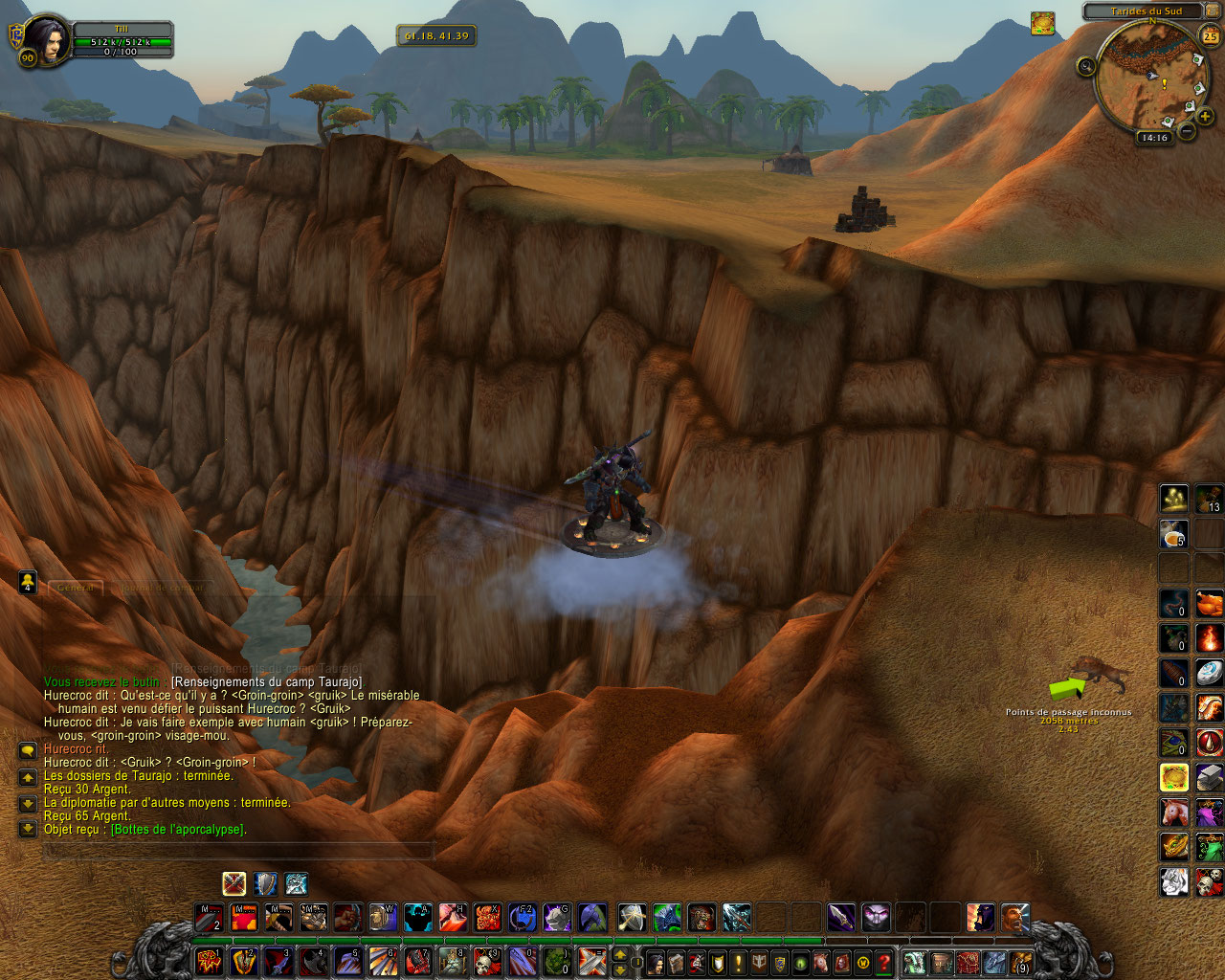1225x980 pixels.
Task: Select the shield stance icon above the bar
Action: 265,883
